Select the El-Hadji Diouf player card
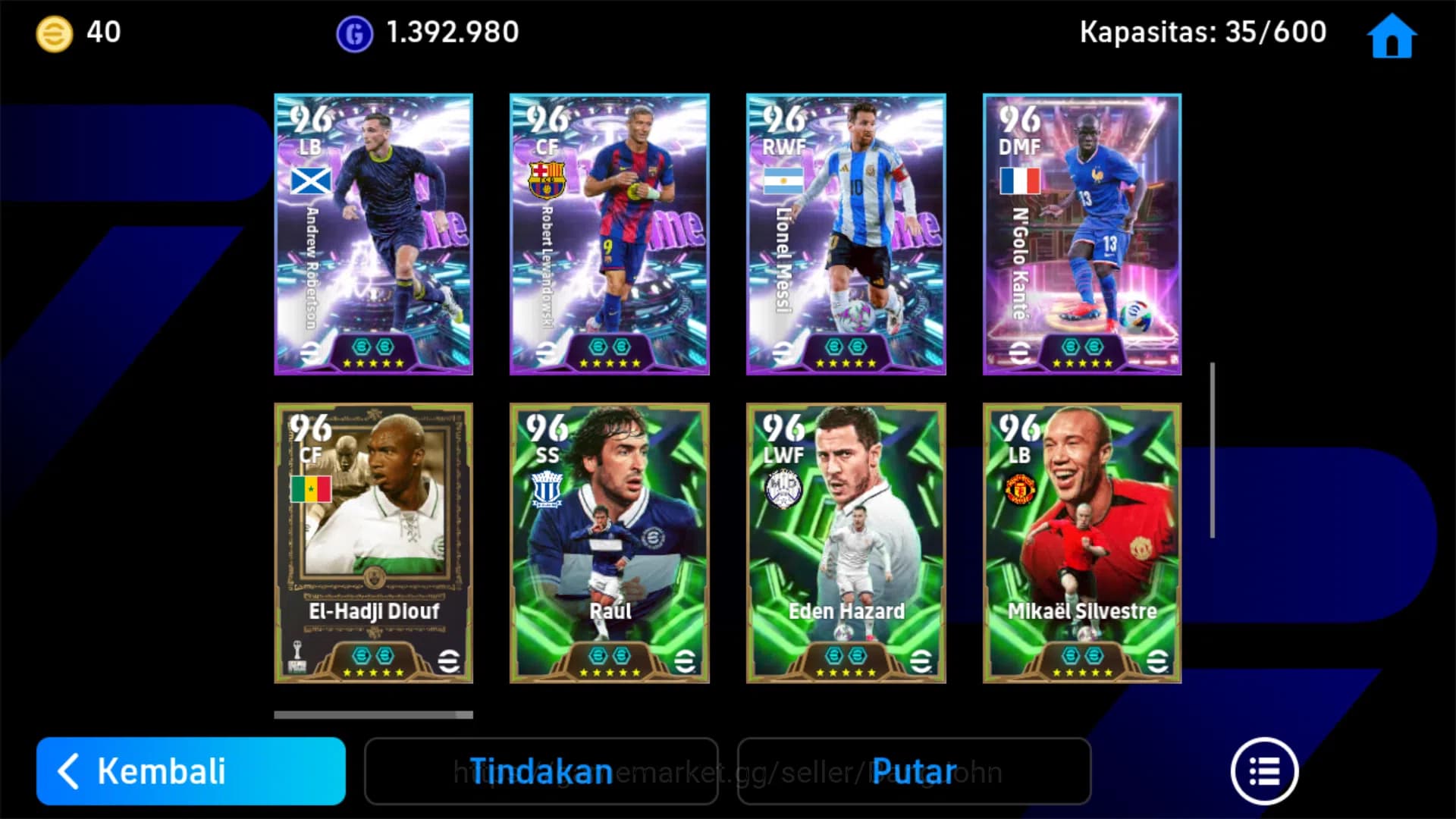 tap(372, 542)
